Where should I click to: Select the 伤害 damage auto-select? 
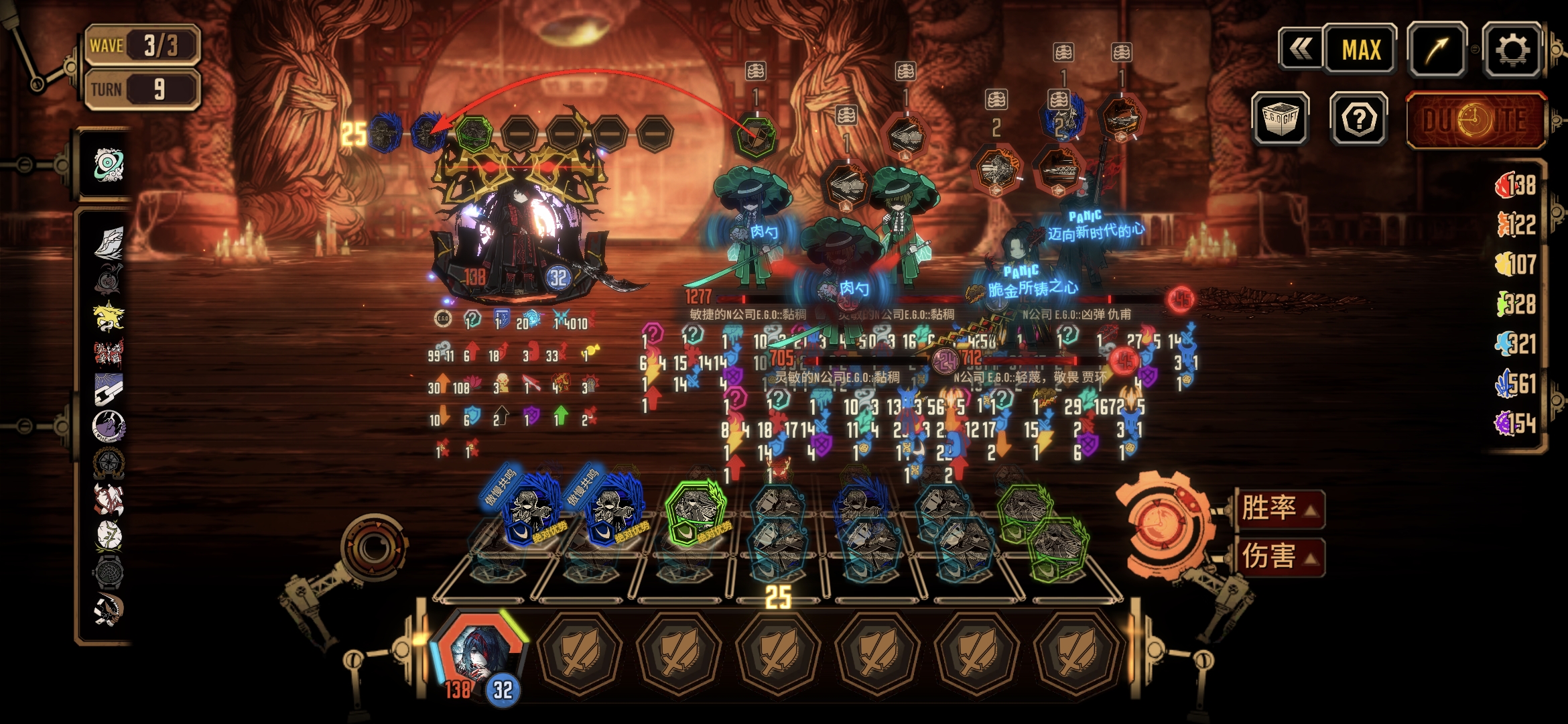1279,556
